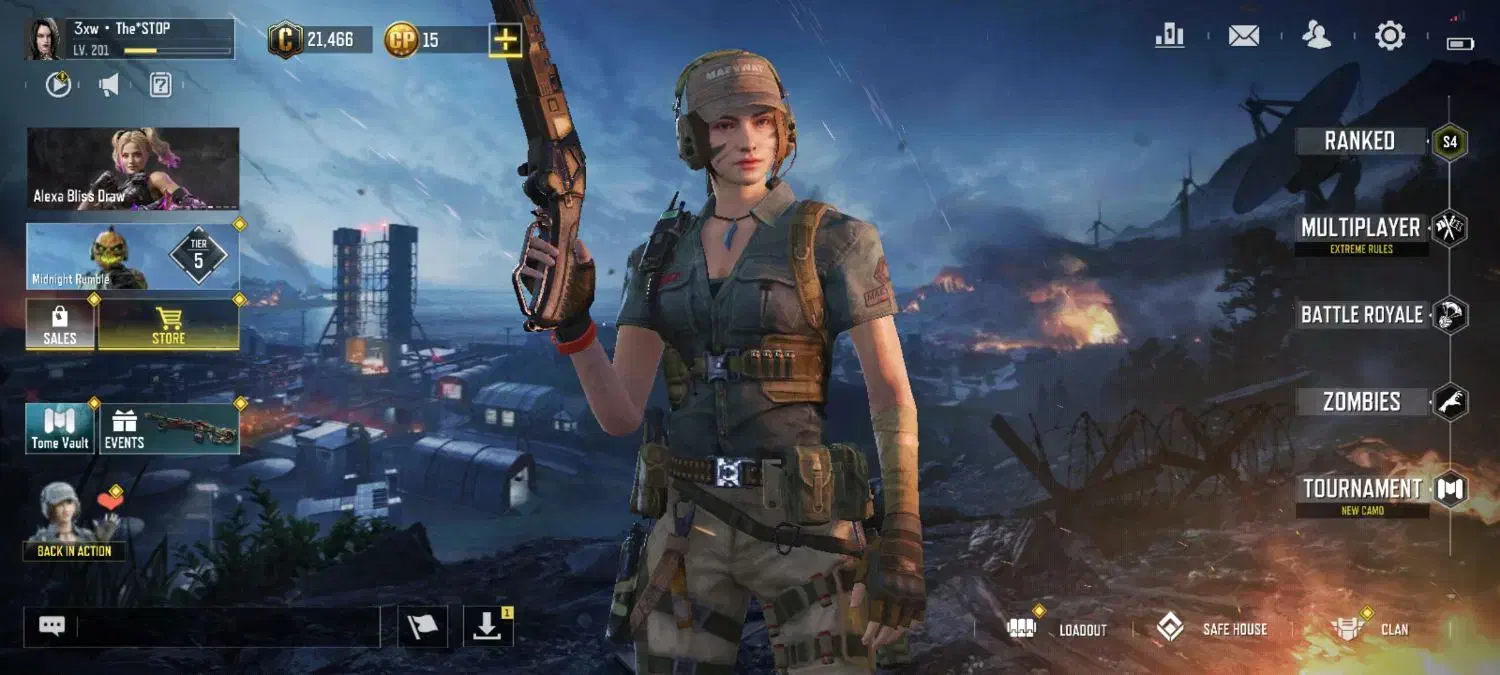Image resolution: width=1500 pixels, height=675 pixels.
Task: View the Alexa Bliss Draw banner
Action: pos(133,168)
